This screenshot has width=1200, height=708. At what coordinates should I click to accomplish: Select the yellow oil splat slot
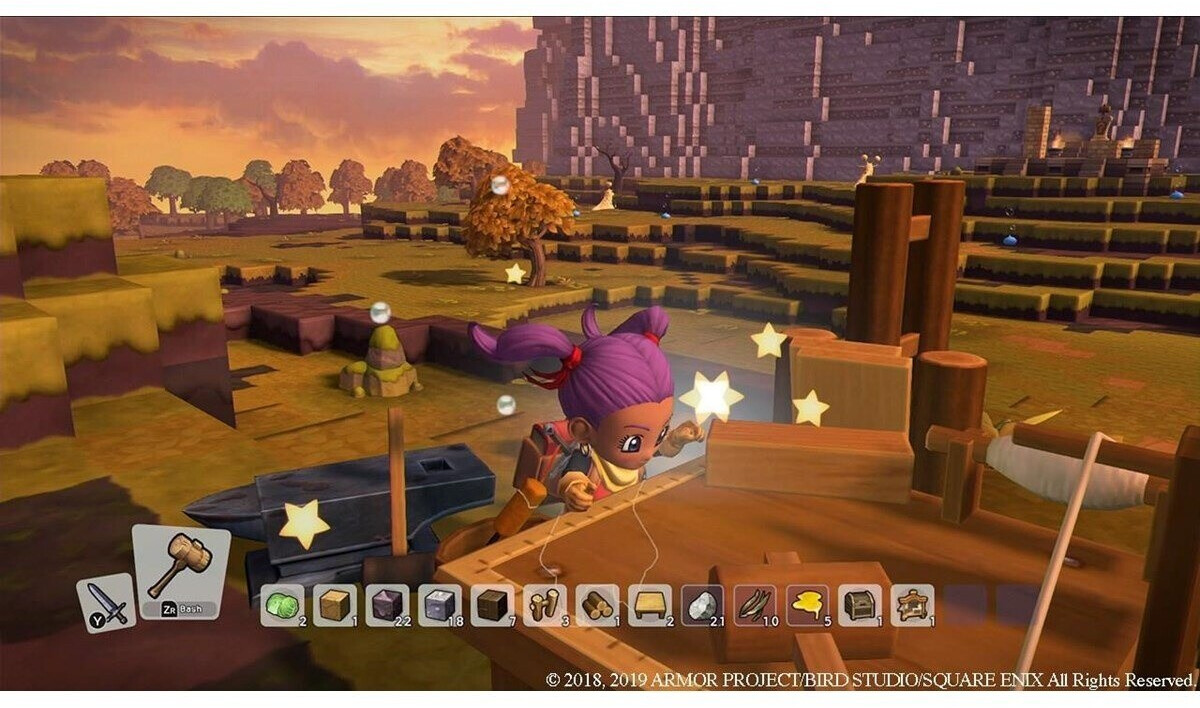[x=807, y=605]
